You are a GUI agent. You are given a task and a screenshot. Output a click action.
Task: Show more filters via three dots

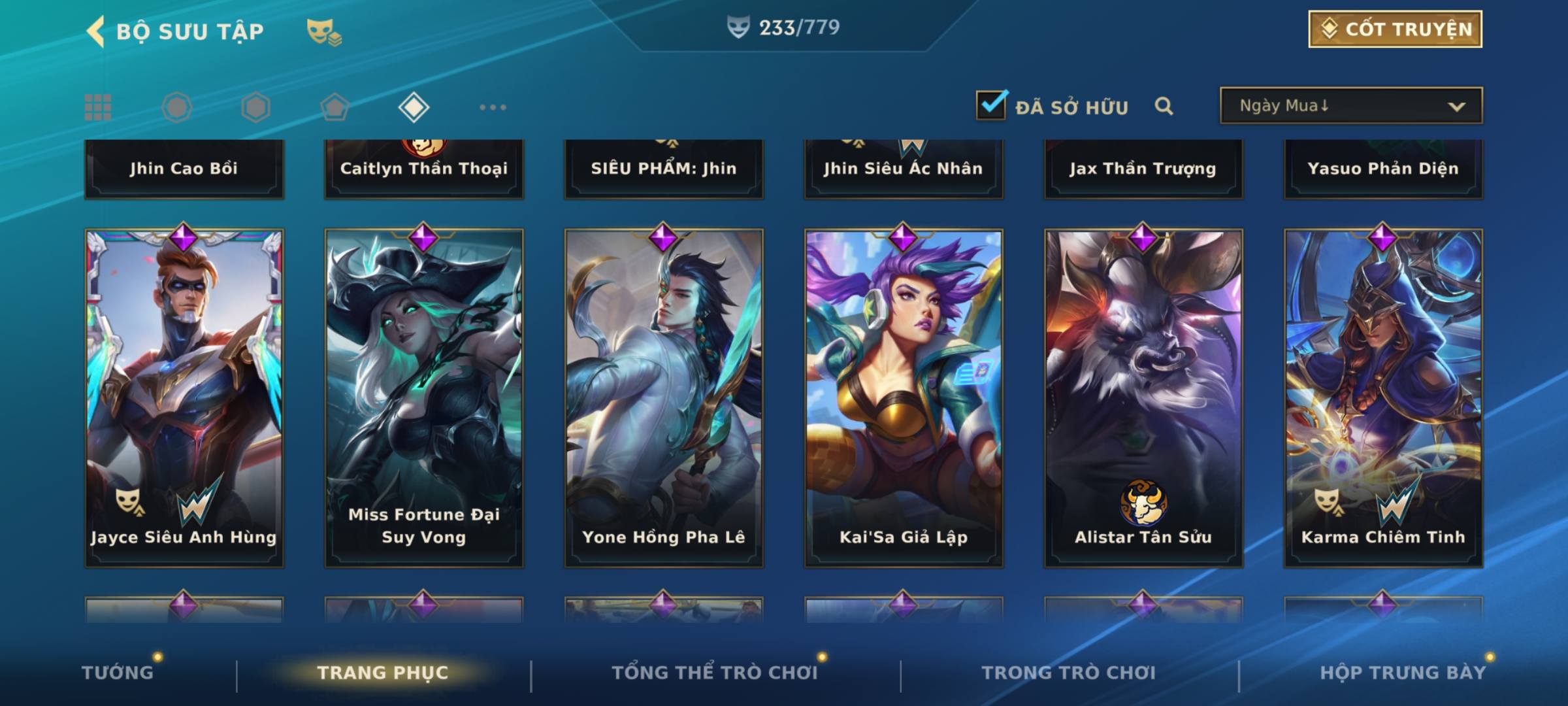(493, 107)
